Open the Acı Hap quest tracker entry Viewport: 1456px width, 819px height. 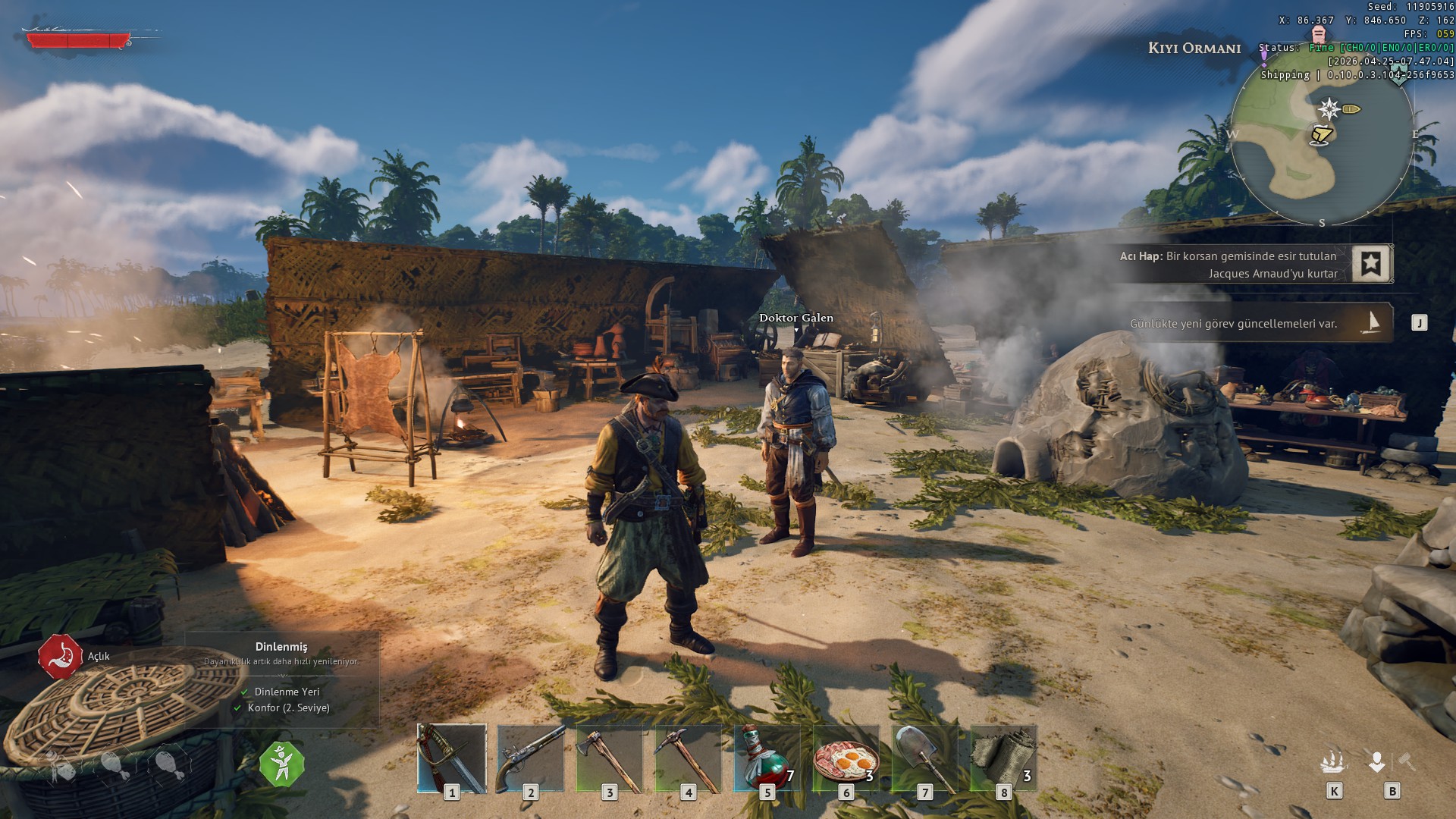point(1228,265)
